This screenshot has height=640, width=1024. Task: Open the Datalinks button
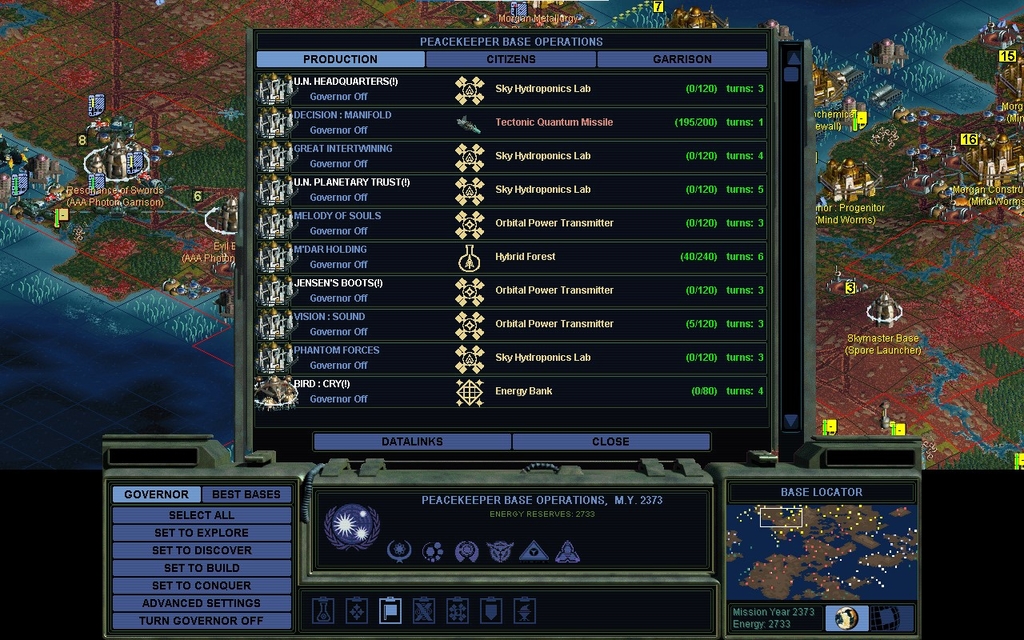coord(412,441)
